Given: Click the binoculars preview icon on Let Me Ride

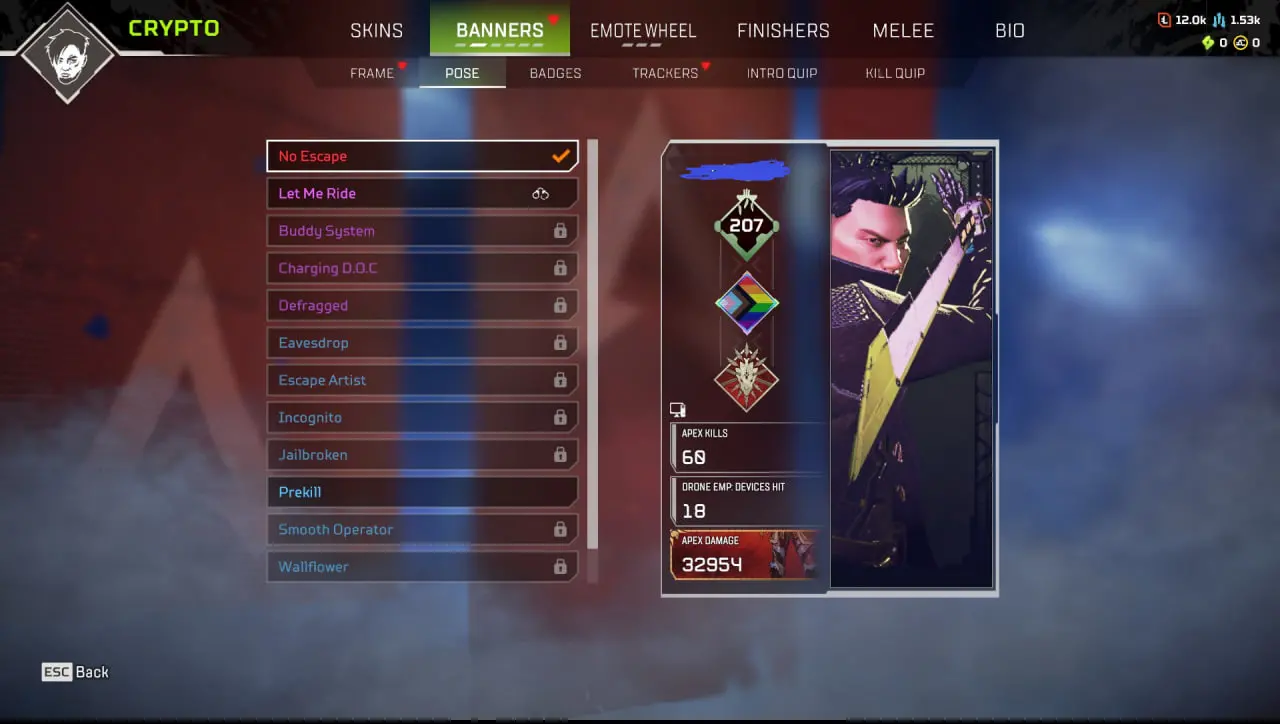Looking at the screenshot, I should (x=541, y=193).
